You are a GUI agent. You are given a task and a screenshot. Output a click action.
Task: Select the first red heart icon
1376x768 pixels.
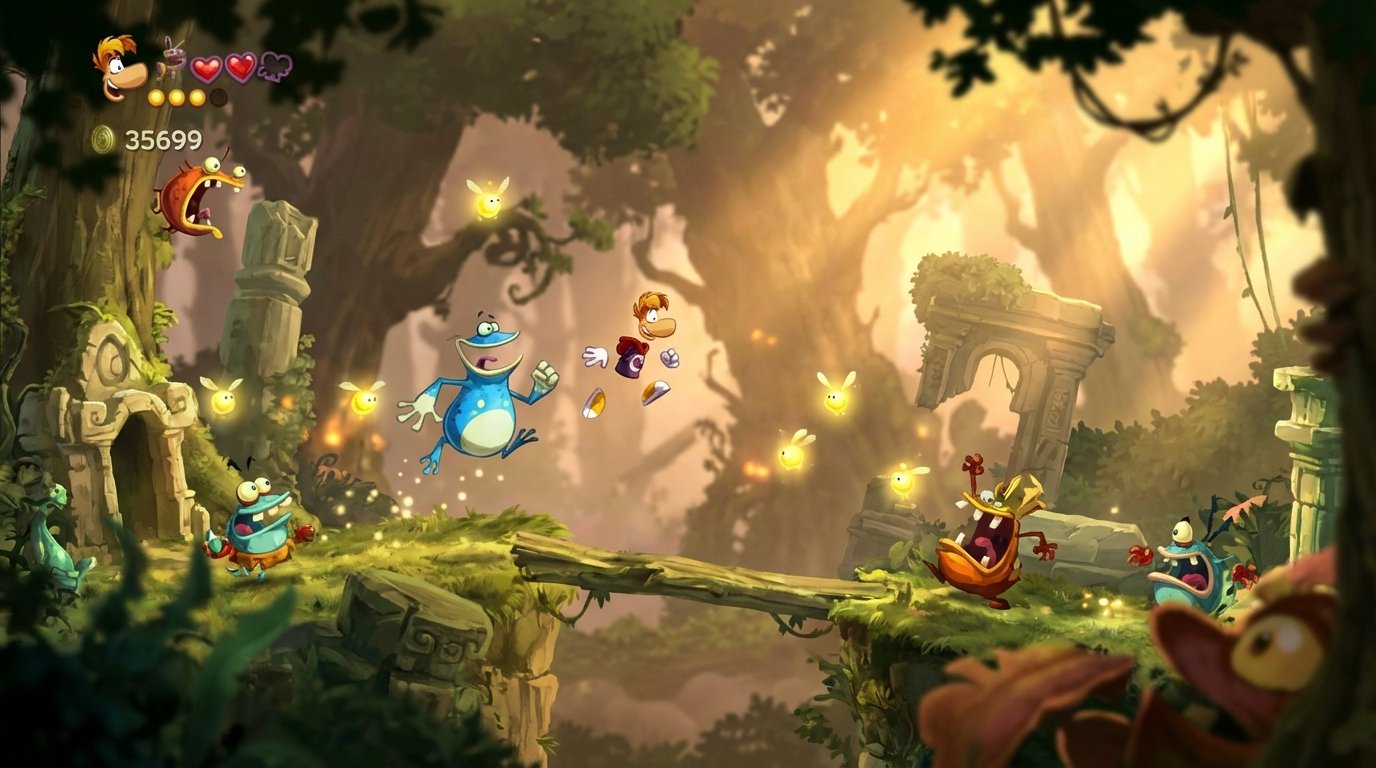[206, 67]
